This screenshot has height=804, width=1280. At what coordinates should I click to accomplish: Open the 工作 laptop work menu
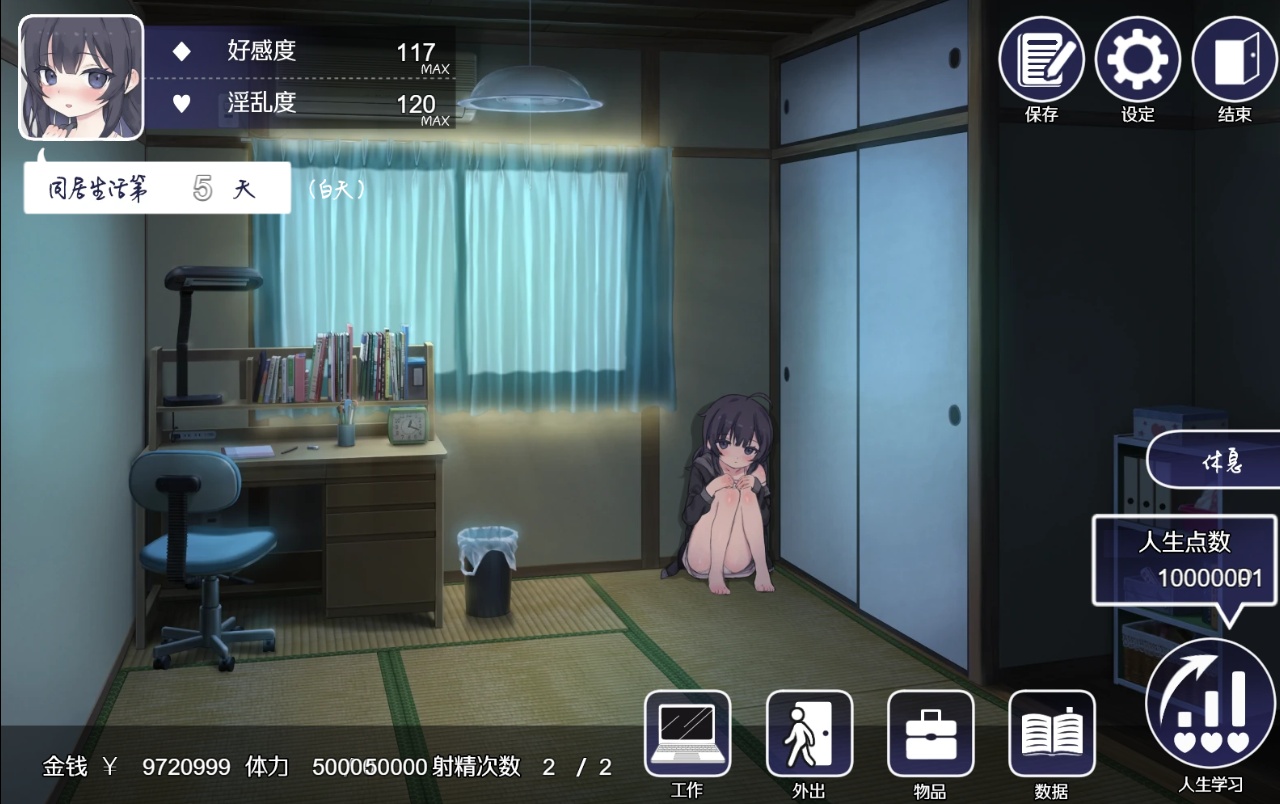pos(687,734)
